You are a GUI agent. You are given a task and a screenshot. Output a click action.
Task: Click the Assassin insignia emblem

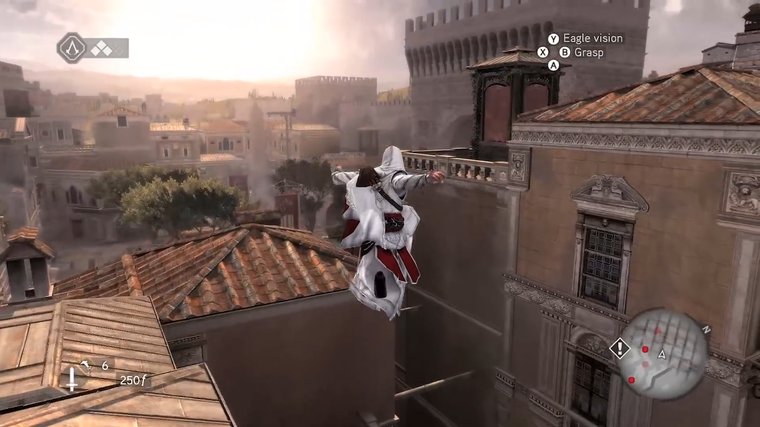71,47
